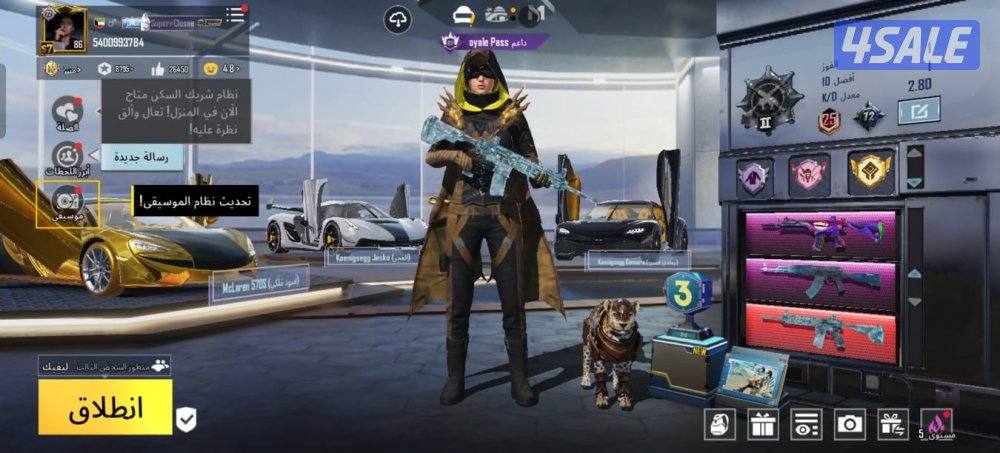Open the الصلة connections hearts icon
Screen dimensions: 1000x453
(x=67, y=111)
